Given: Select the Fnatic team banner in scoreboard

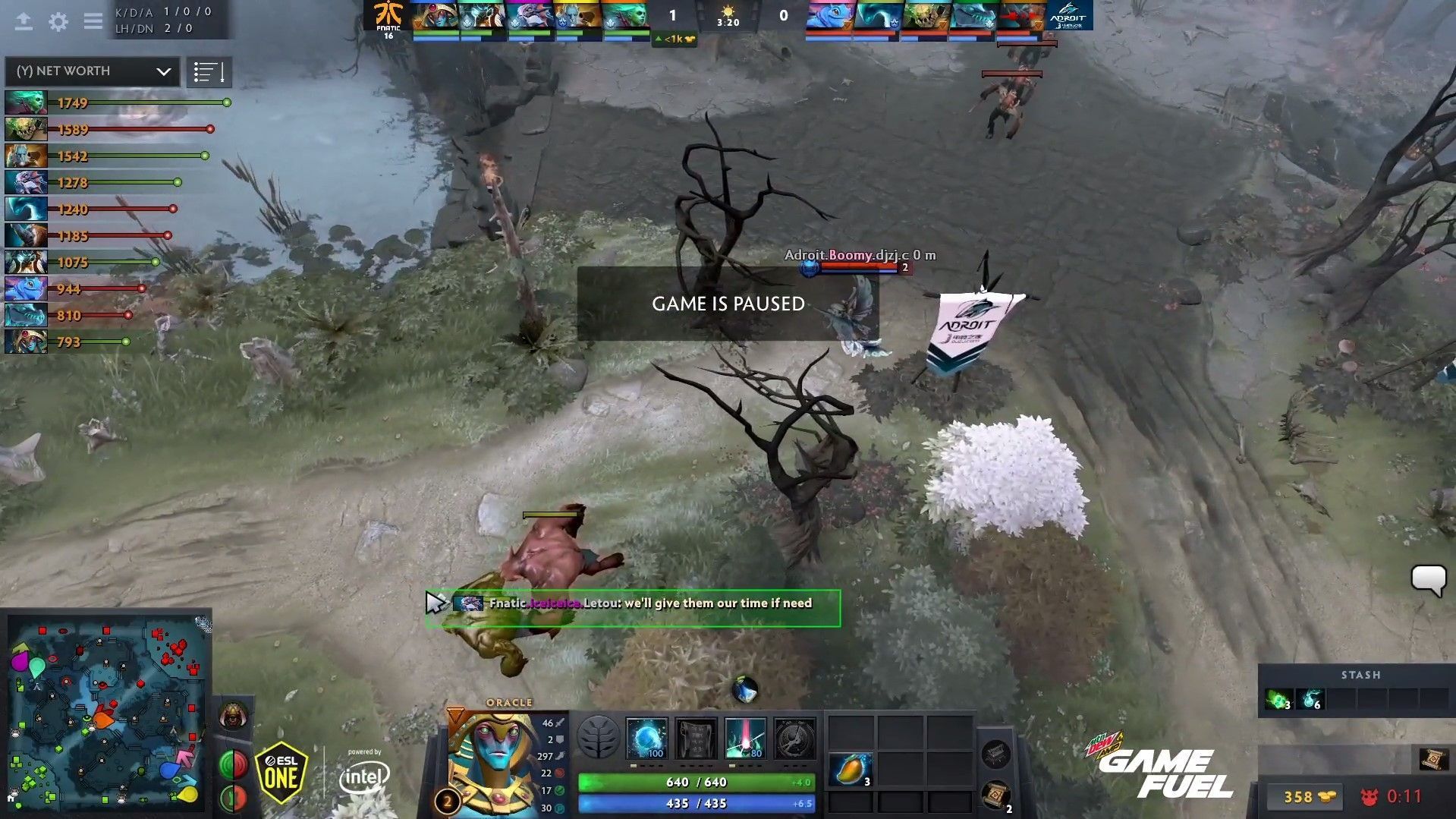Looking at the screenshot, I should 388,14.
